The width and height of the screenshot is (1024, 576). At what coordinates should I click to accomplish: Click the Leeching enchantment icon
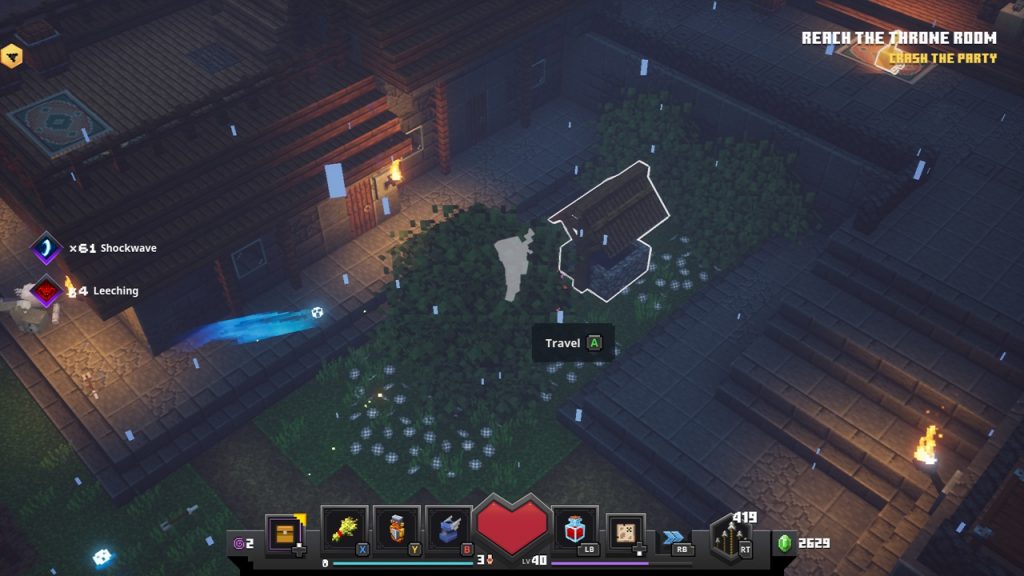(46, 291)
